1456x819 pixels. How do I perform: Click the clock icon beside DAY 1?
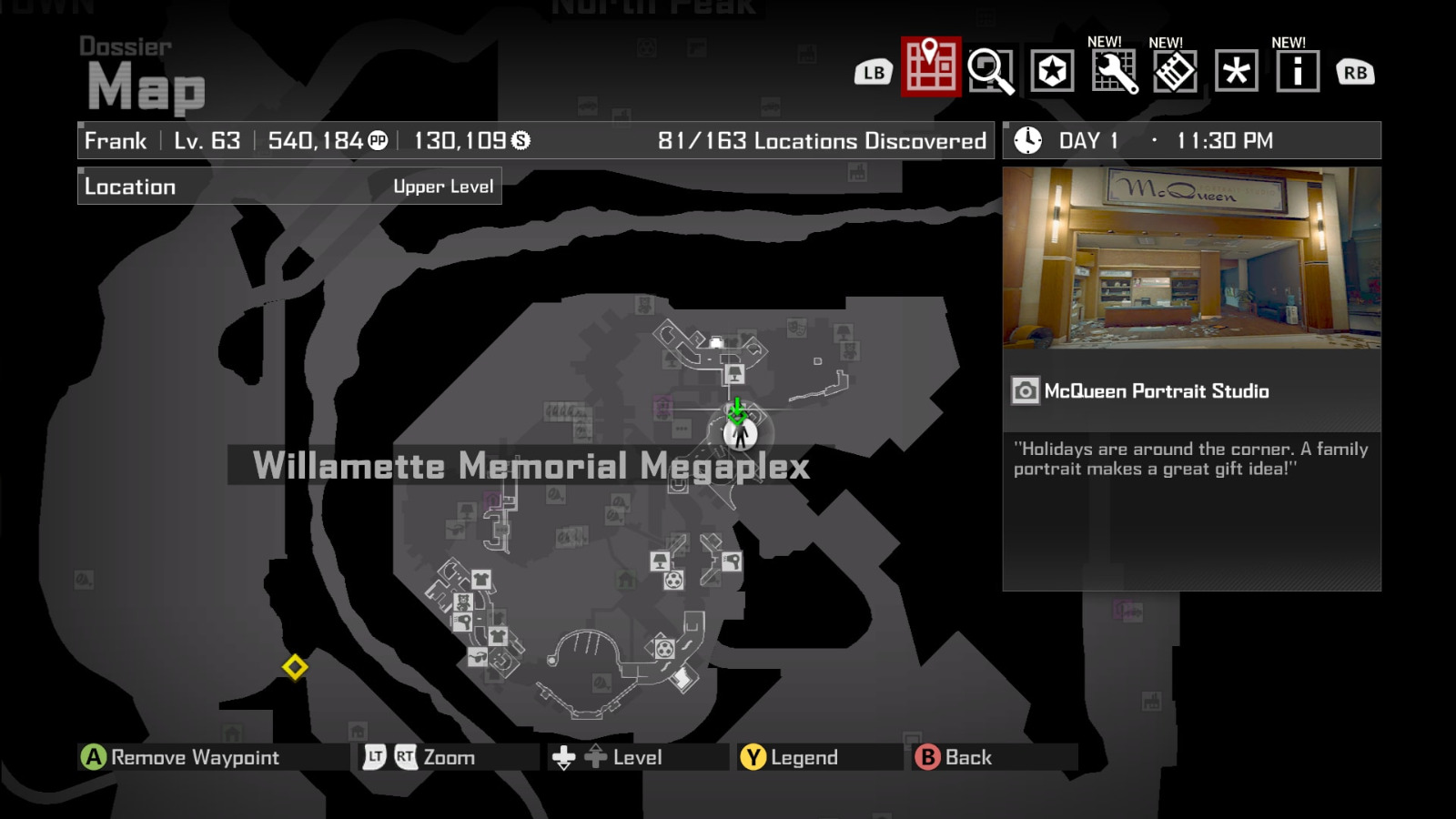(1027, 140)
